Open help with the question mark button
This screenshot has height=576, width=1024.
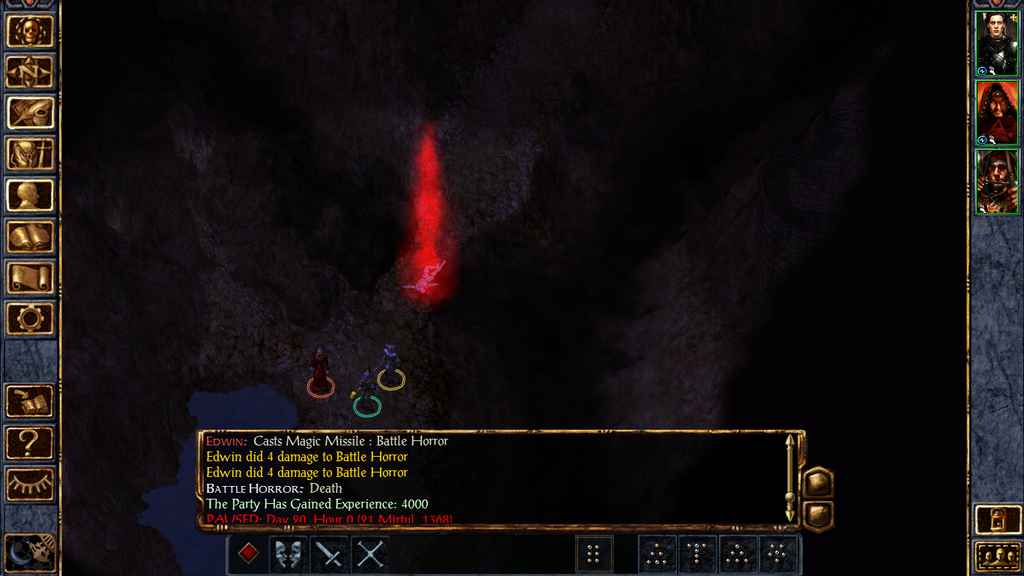tap(30, 443)
